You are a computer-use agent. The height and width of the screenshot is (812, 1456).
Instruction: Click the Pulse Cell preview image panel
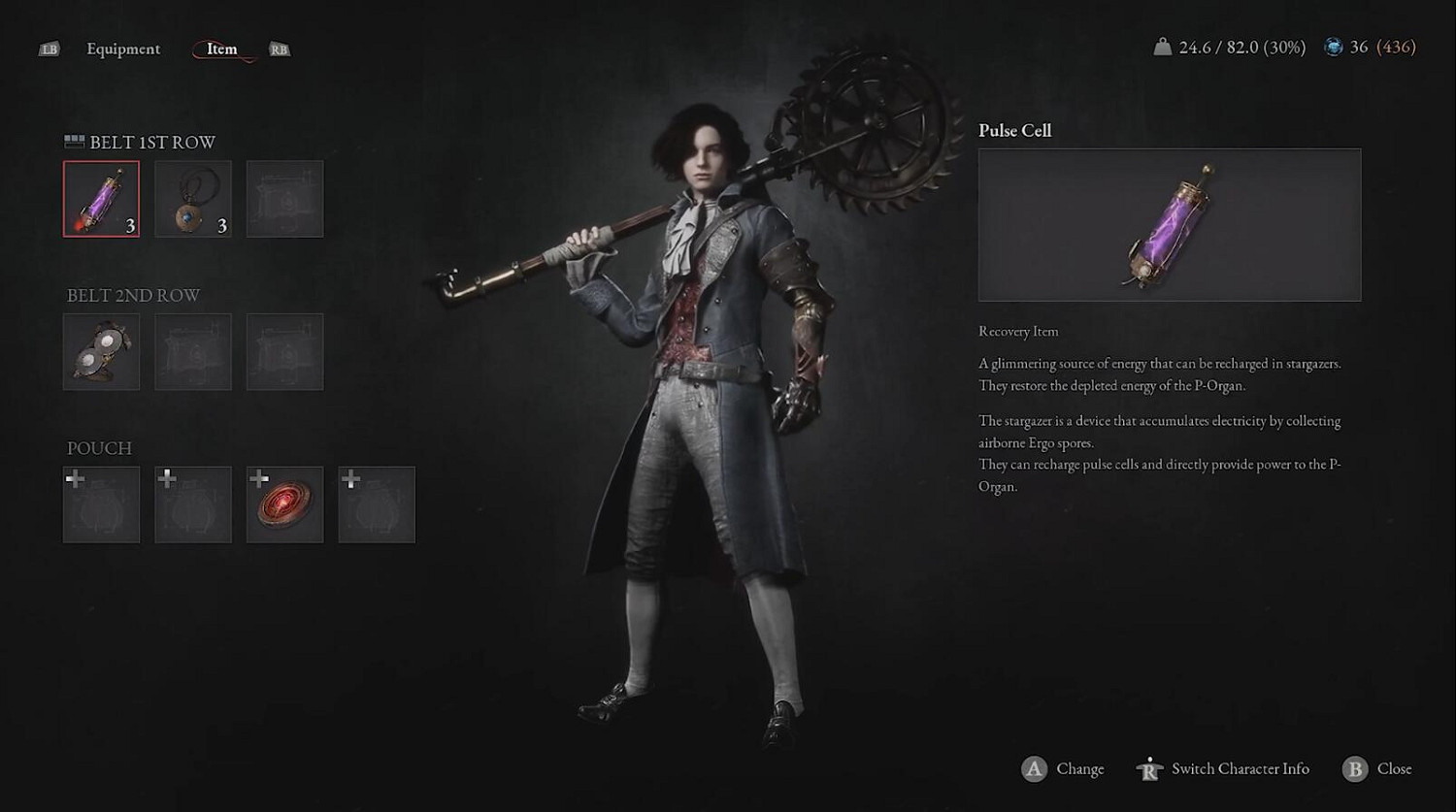click(1169, 224)
